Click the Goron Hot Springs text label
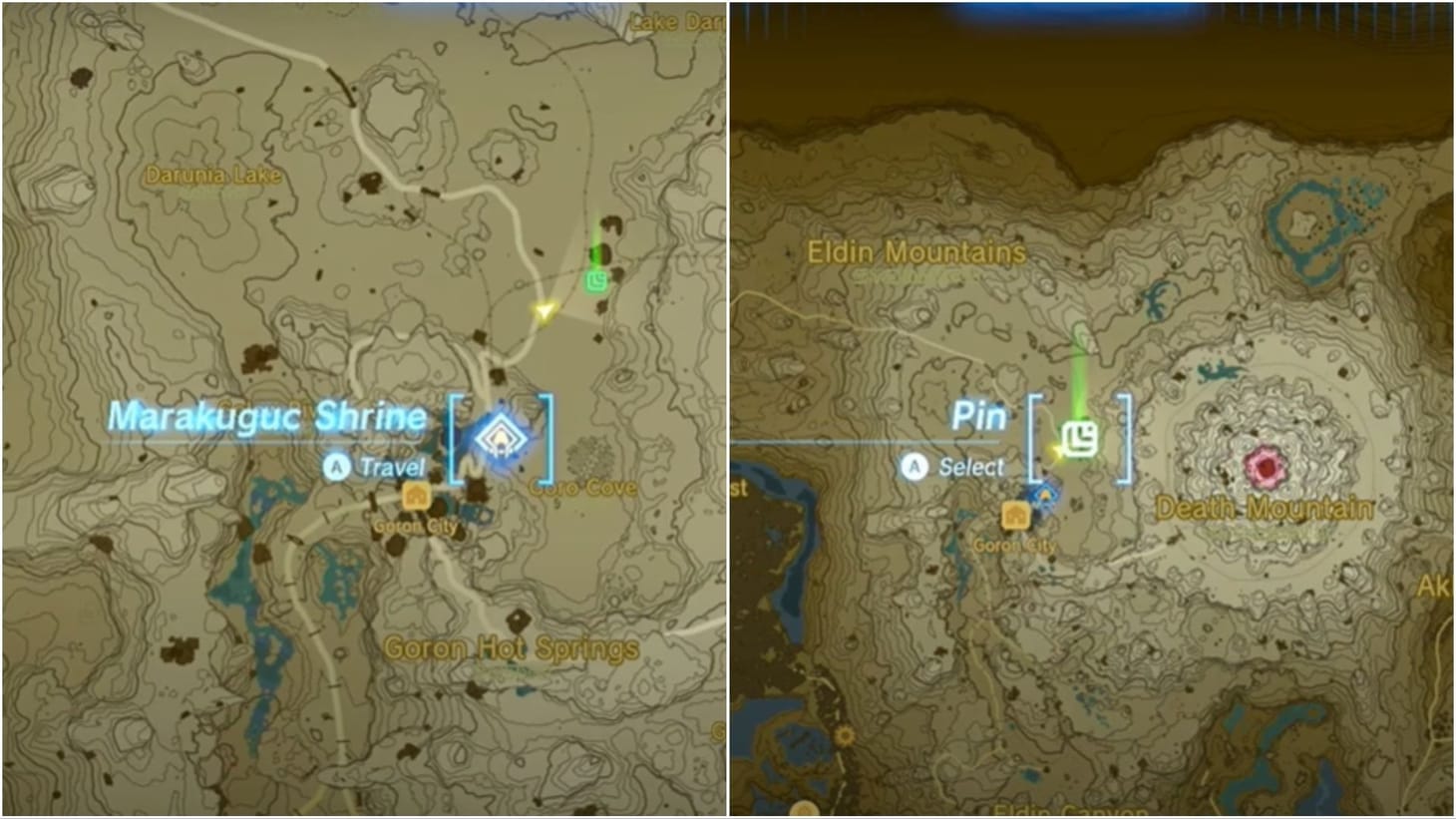This screenshot has width=1456, height=819. 512,646
